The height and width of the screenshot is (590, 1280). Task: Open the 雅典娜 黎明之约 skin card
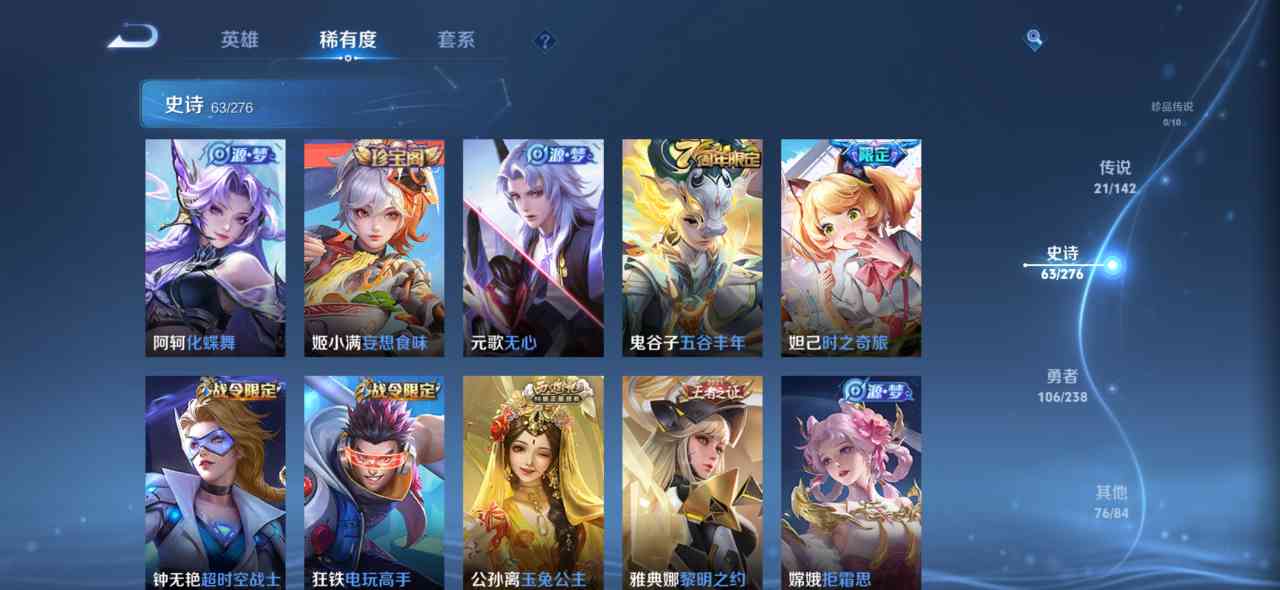pos(692,482)
